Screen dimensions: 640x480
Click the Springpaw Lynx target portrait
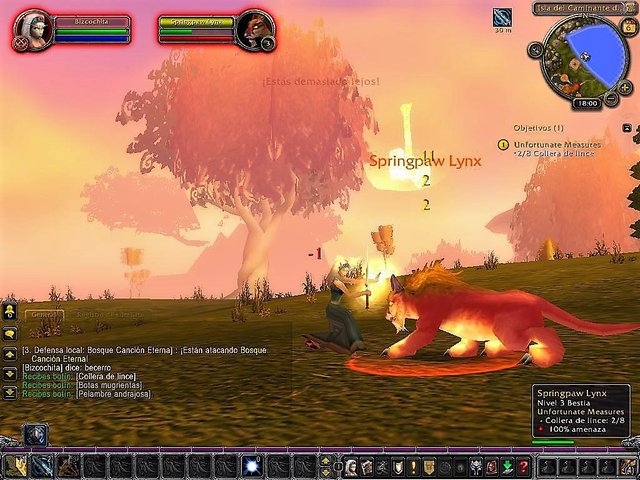pos(255,30)
